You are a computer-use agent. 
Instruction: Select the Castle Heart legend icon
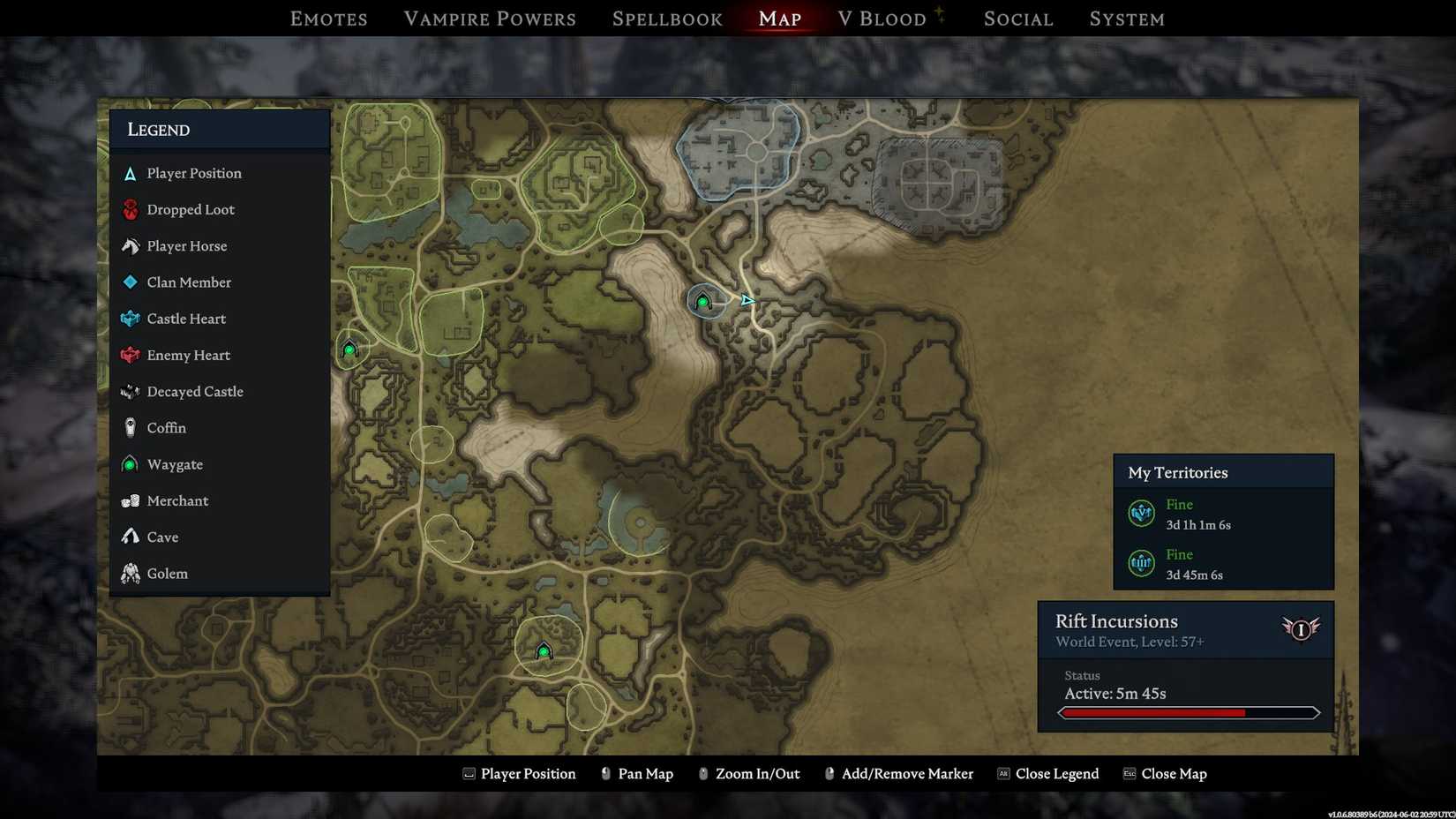click(x=130, y=319)
